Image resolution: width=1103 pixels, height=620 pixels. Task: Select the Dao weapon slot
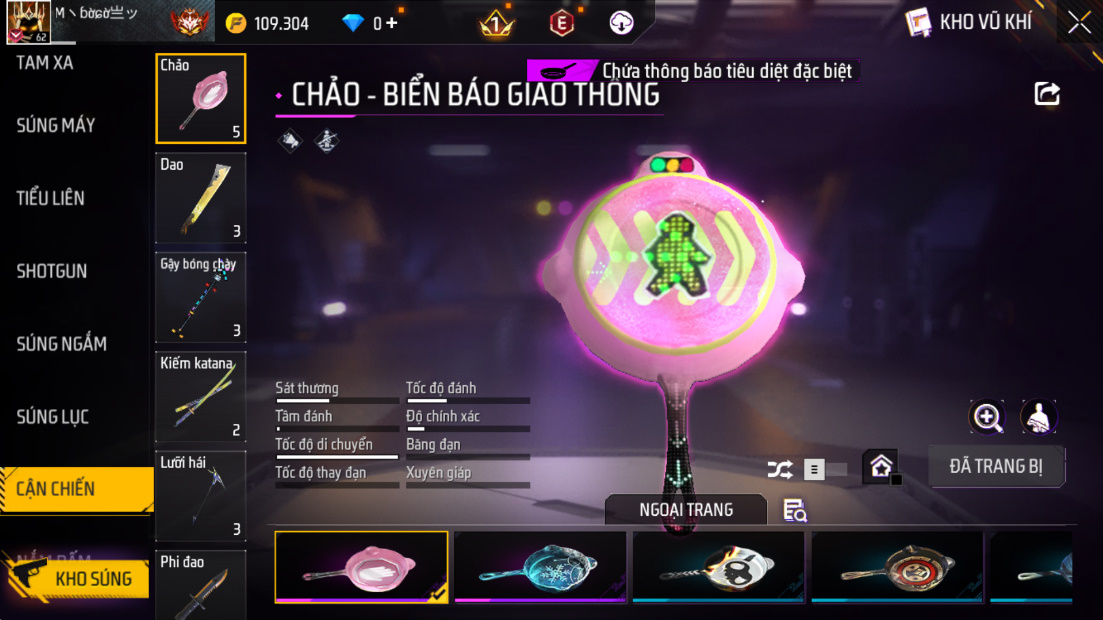[201, 198]
